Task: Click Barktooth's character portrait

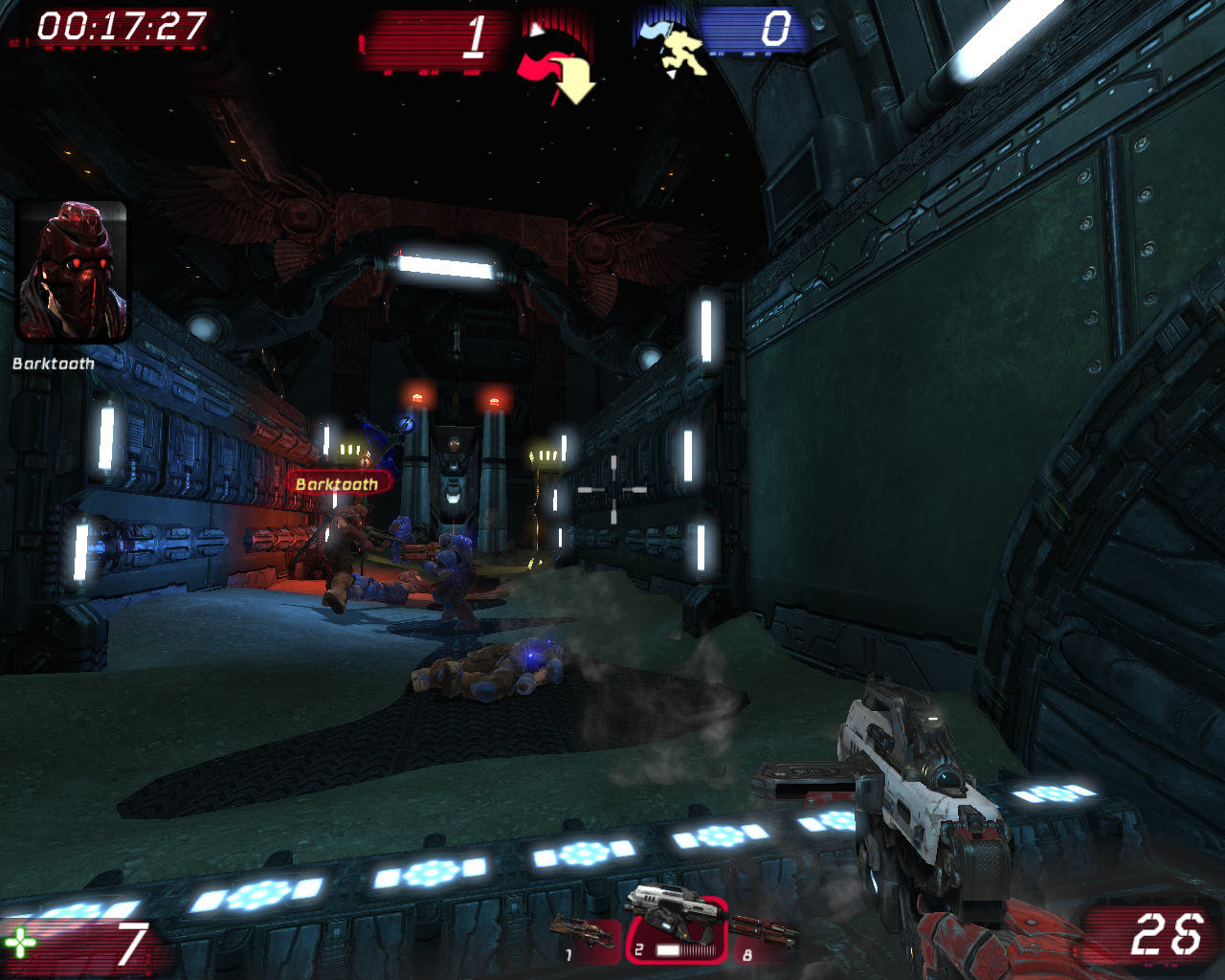Action: coord(74,271)
